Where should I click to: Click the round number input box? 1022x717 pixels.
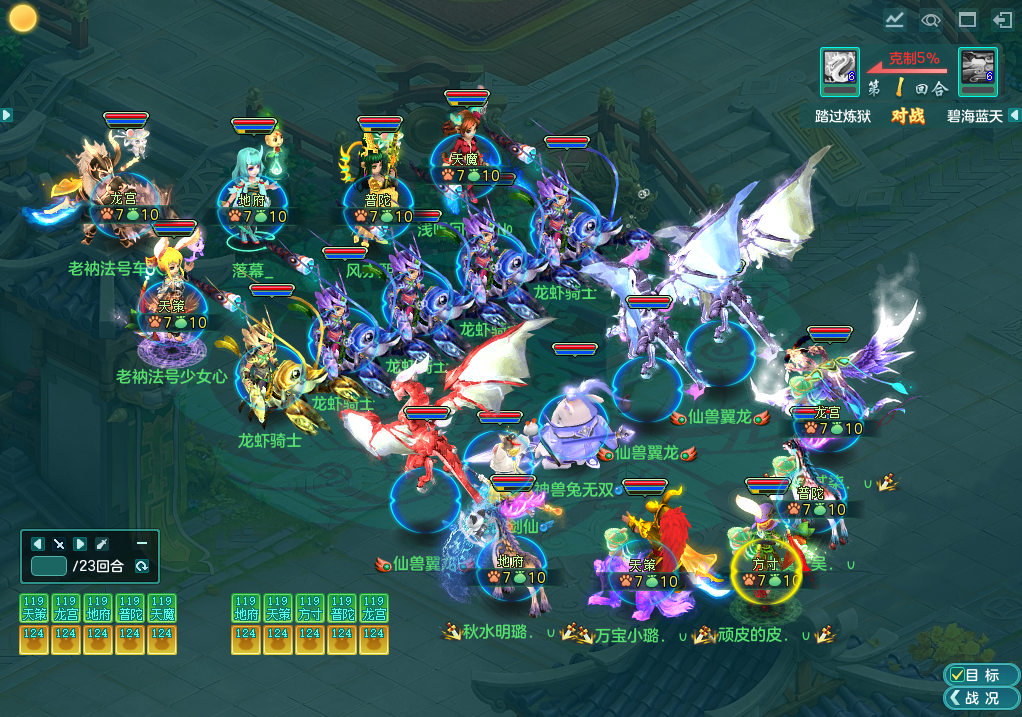(x=48, y=566)
